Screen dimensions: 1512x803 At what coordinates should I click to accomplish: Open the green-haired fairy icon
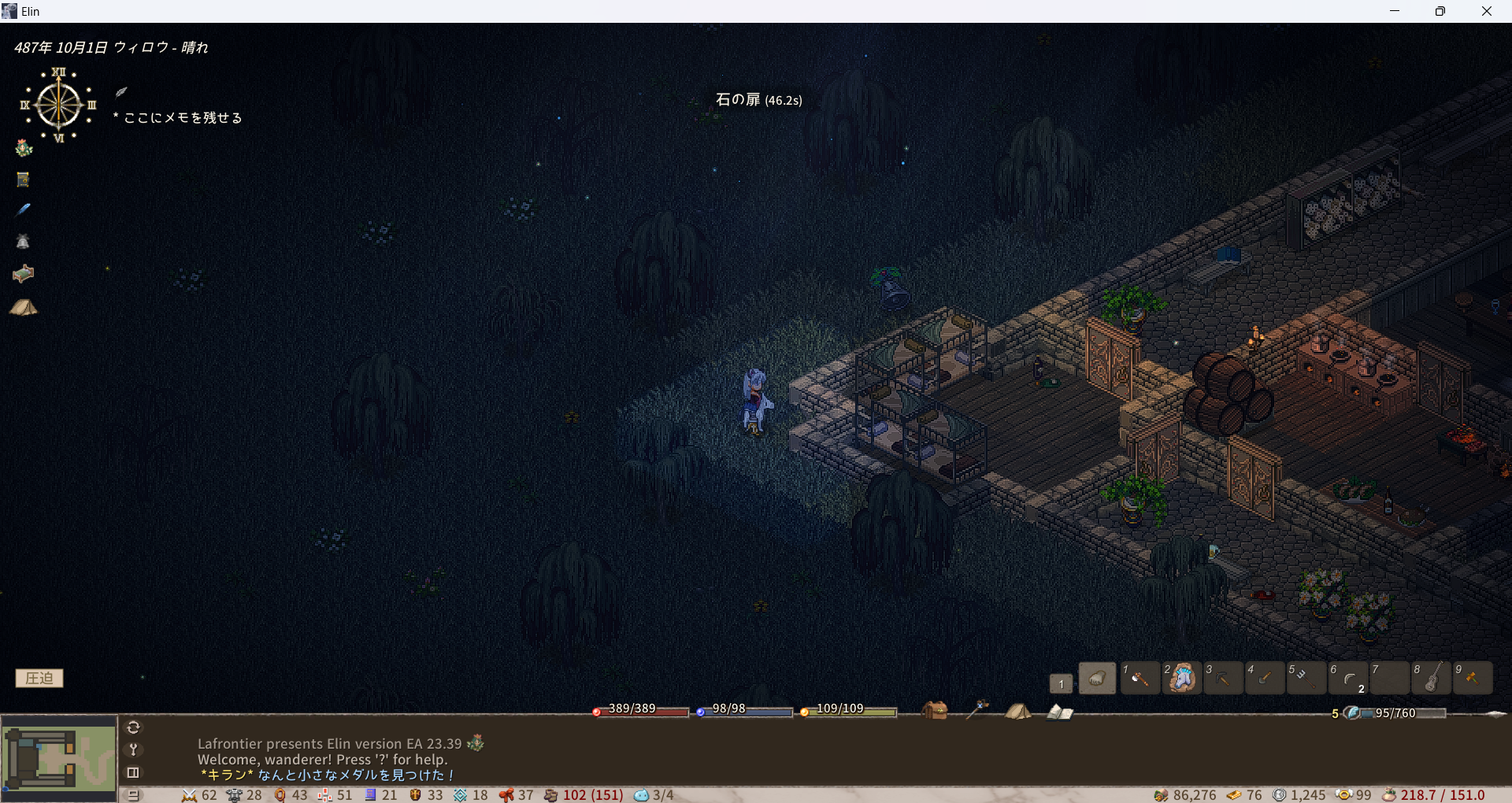click(x=24, y=148)
